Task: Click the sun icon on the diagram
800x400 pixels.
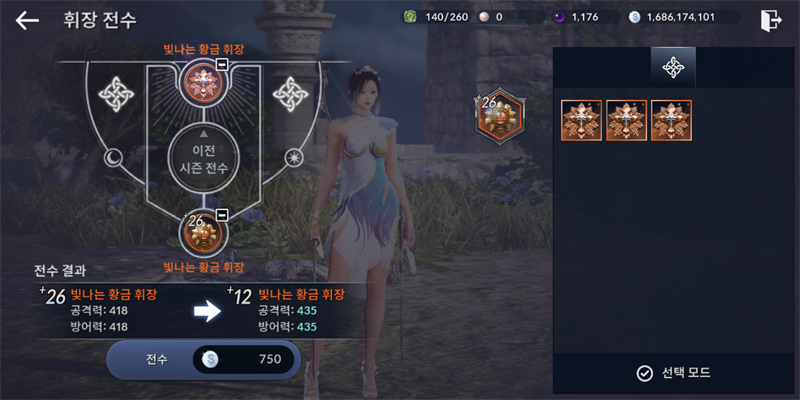Action: point(293,156)
